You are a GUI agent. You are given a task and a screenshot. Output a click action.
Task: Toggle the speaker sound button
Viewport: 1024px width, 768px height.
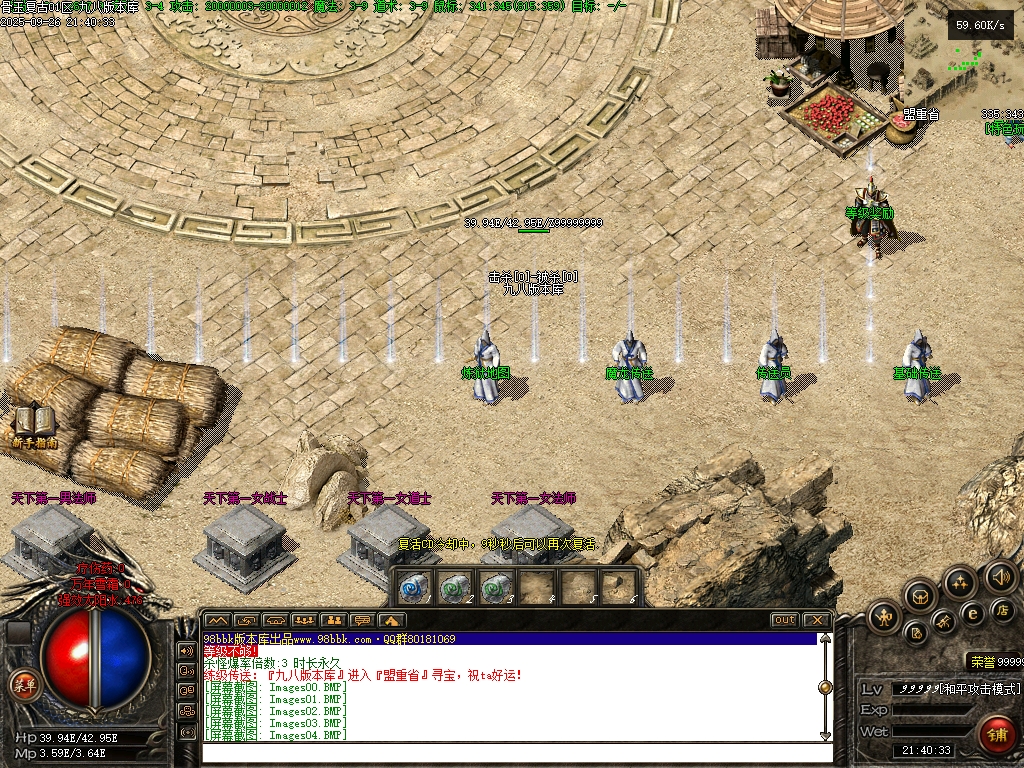[x=1000, y=576]
